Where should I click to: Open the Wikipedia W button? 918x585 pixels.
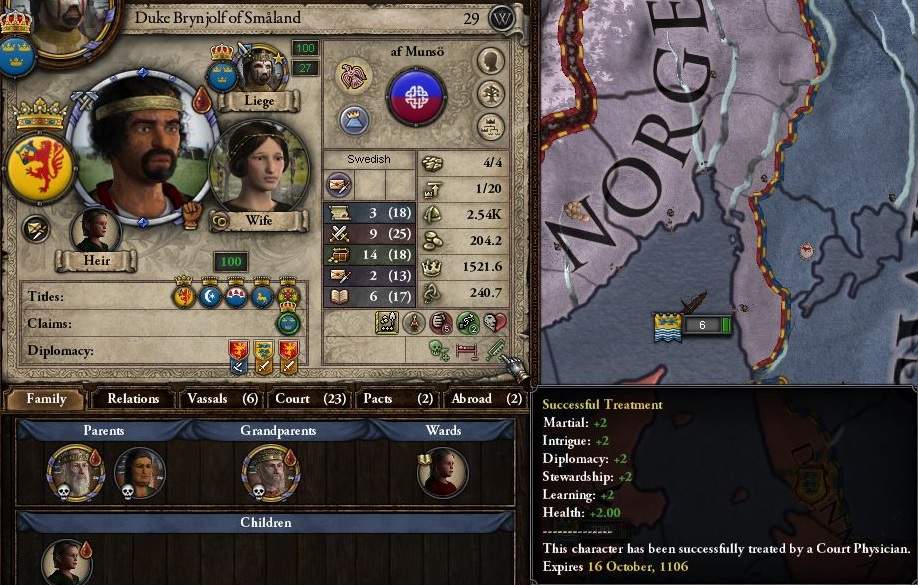502,18
